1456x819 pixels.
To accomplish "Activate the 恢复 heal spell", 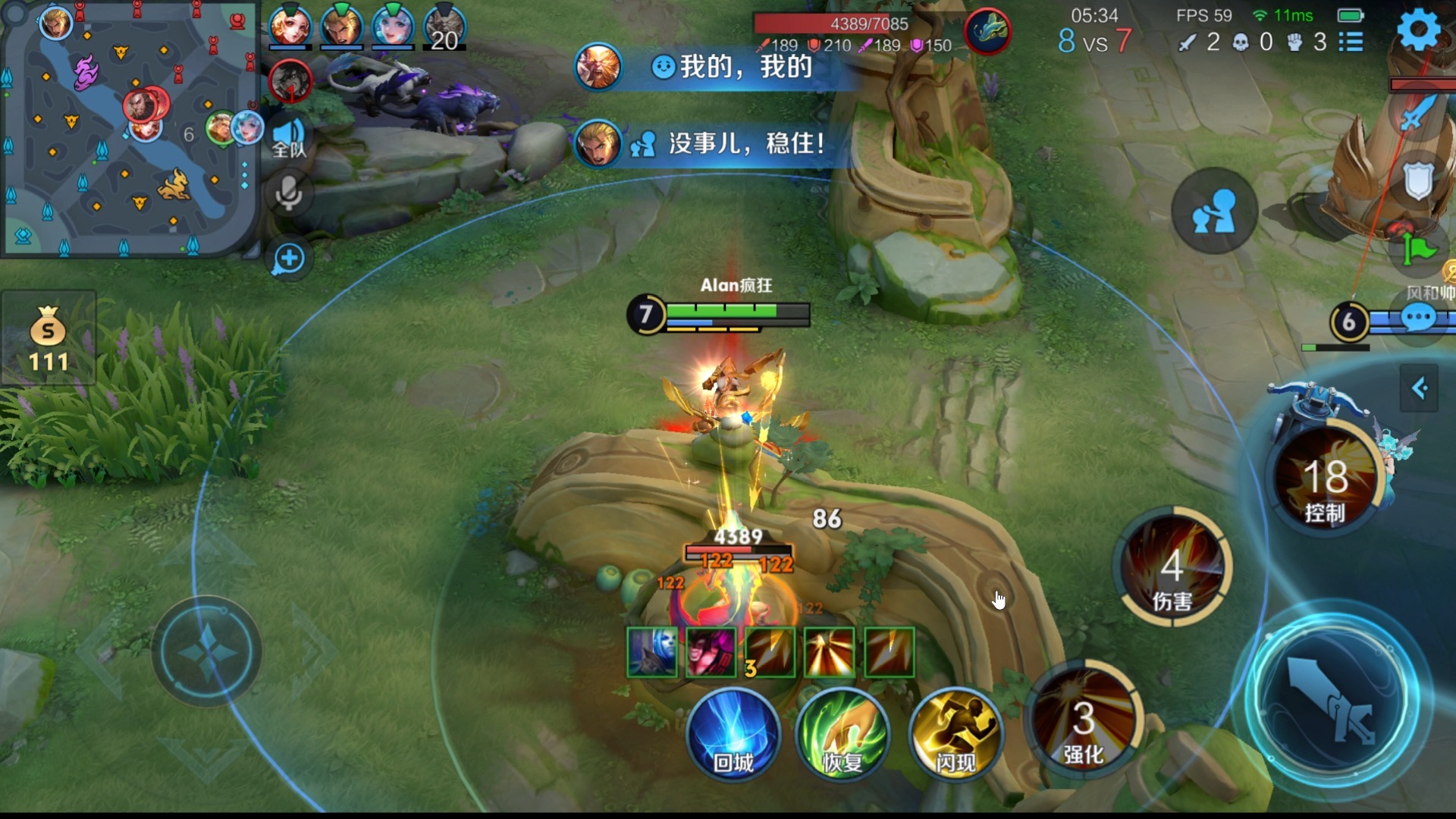I will pyautogui.click(x=843, y=735).
